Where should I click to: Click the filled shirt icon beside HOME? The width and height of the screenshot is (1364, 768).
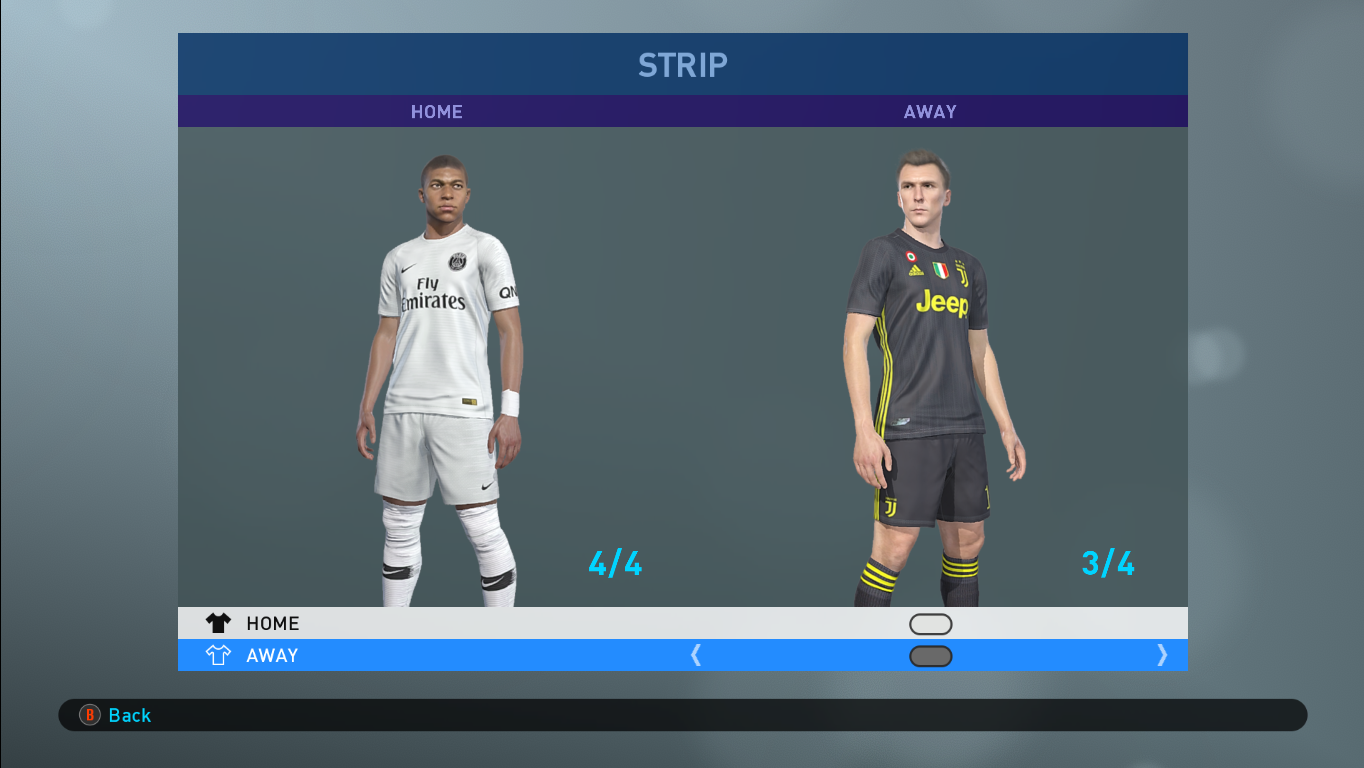pos(216,623)
